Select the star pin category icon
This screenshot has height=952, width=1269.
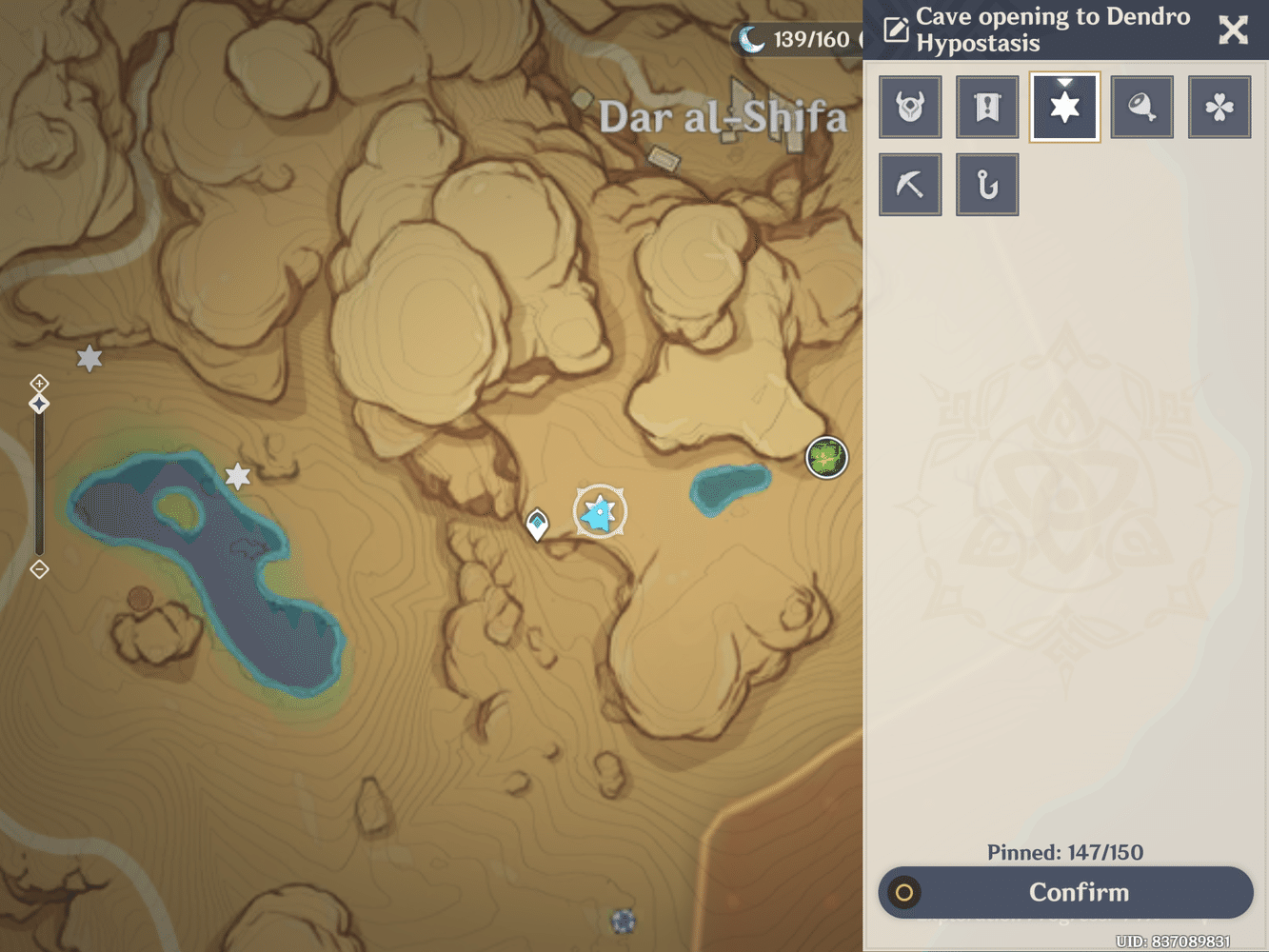click(x=1064, y=107)
